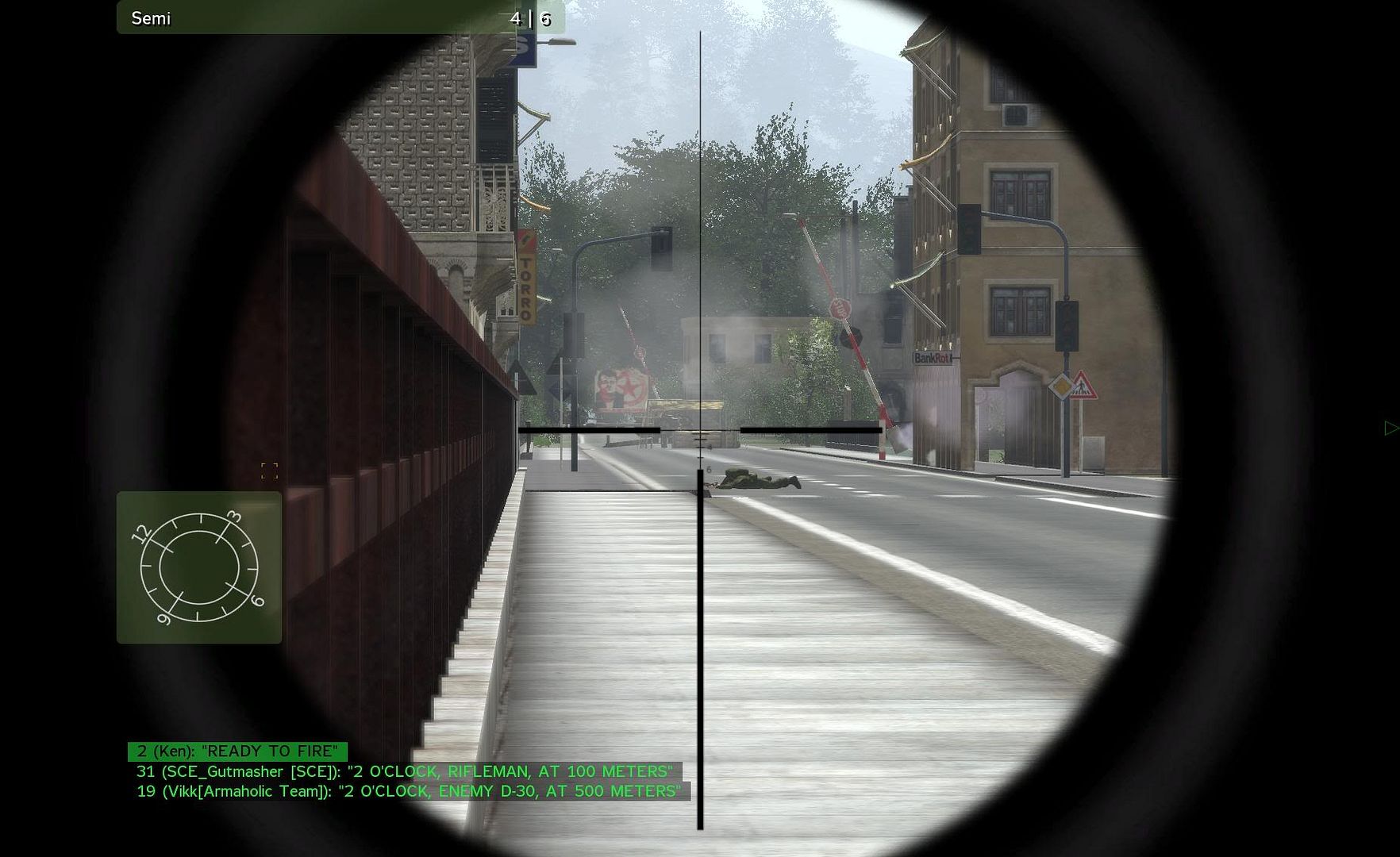Select Ken's "READY TO FIRE" radio message

click(x=237, y=751)
